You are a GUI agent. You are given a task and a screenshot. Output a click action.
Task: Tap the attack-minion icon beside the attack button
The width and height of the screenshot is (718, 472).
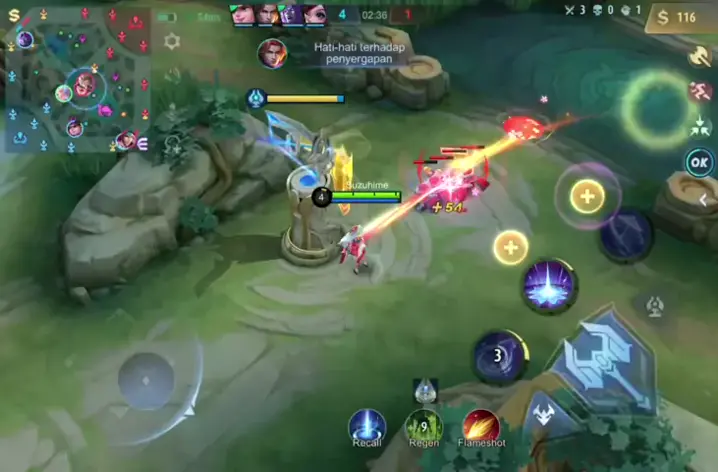tap(543, 413)
